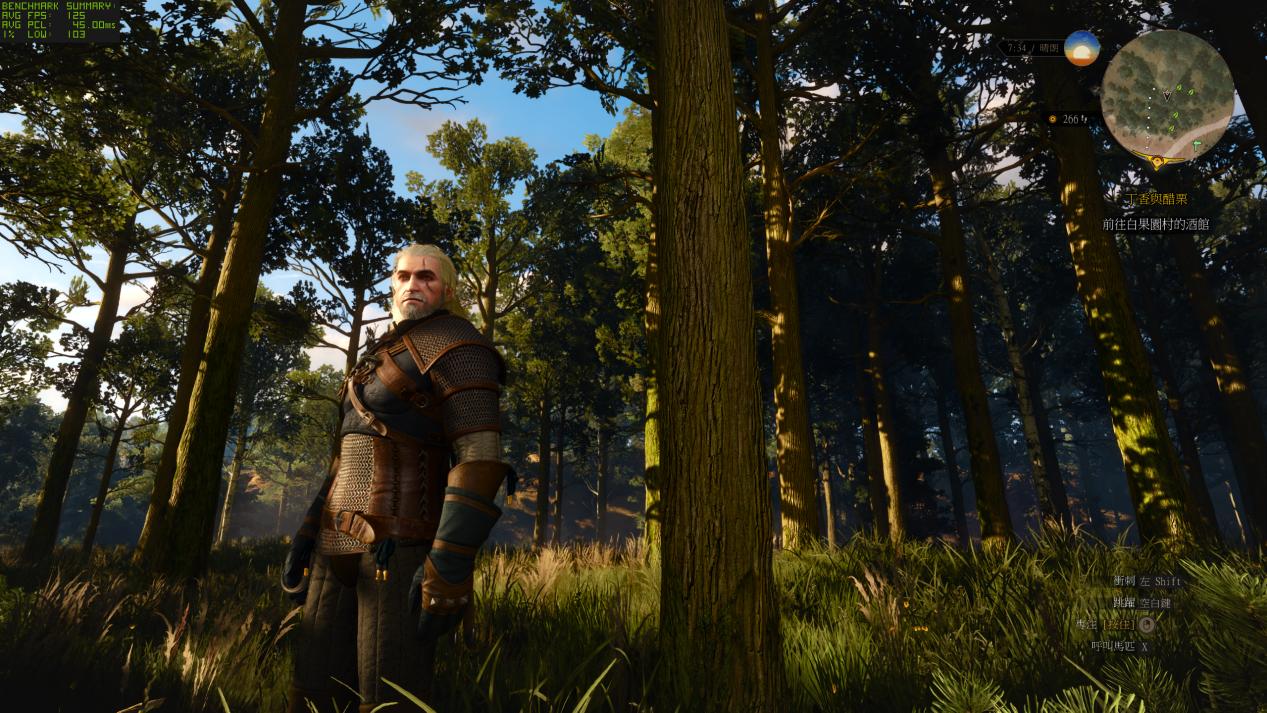The height and width of the screenshot is (713, 1267).
Task: Click the quest objective 前往白果園村的酒館
Action: click(x=1155, y=224)
